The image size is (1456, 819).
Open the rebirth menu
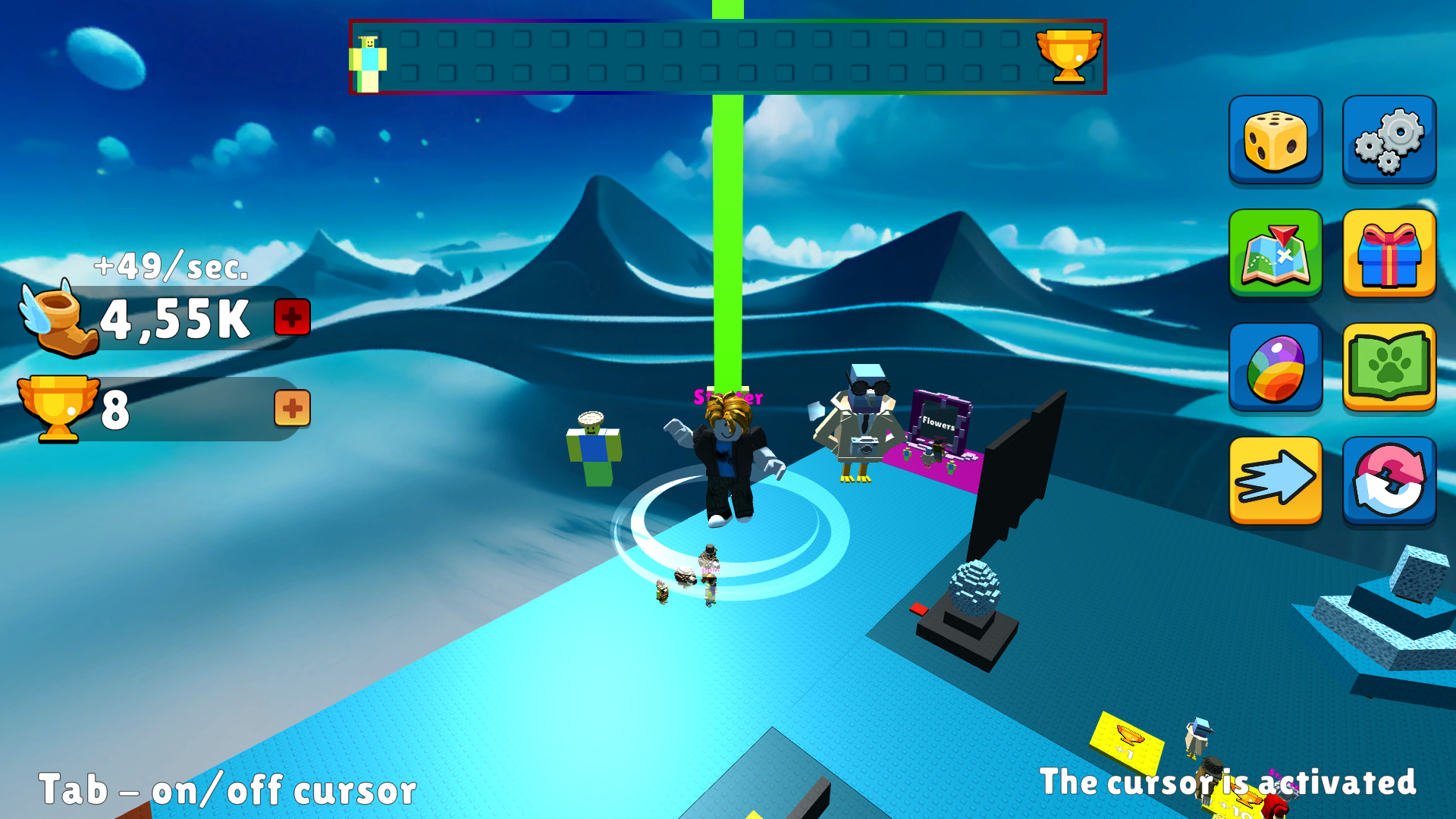tap(1389, 481)
